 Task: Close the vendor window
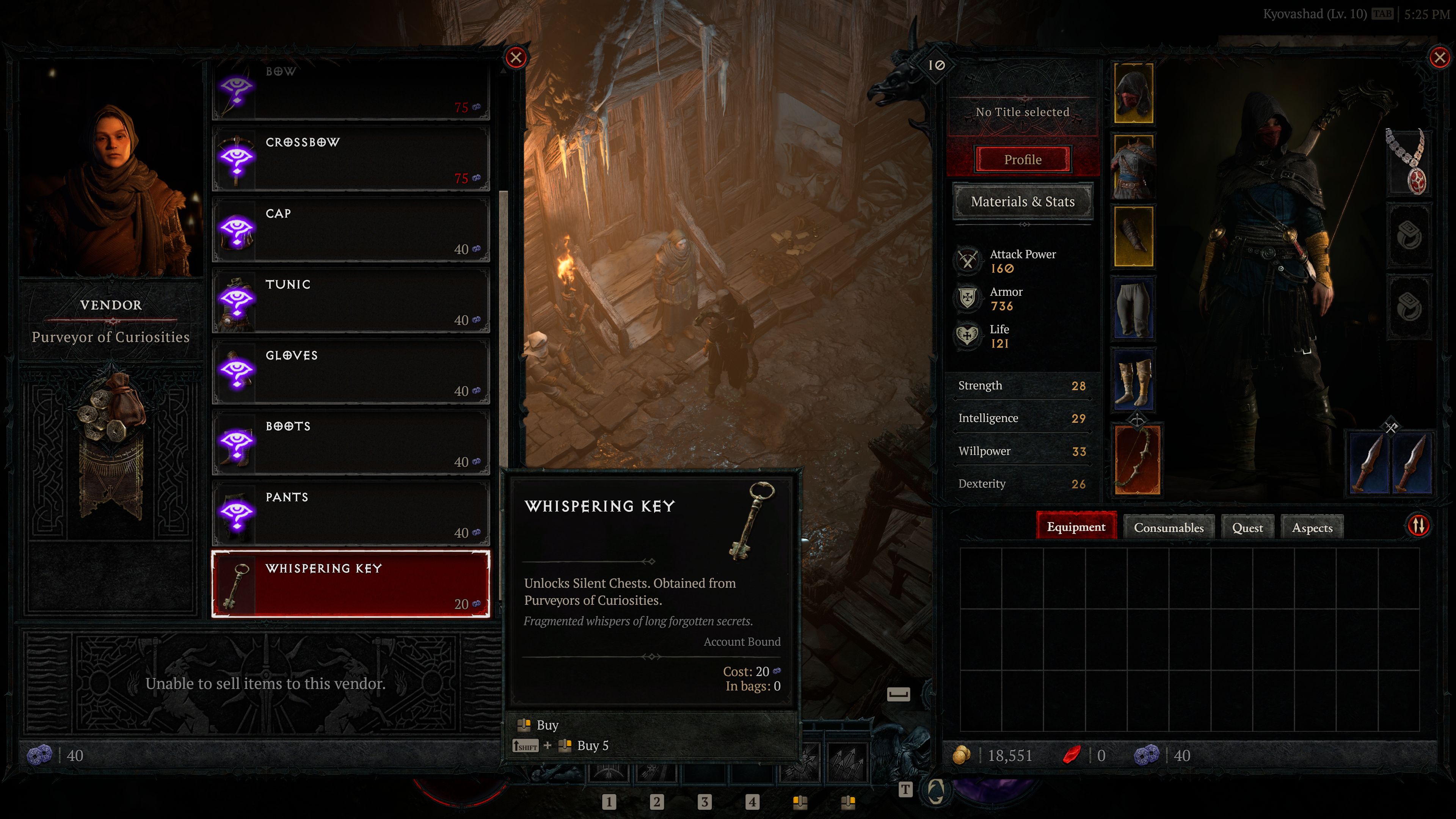click(x=516, y=58)
